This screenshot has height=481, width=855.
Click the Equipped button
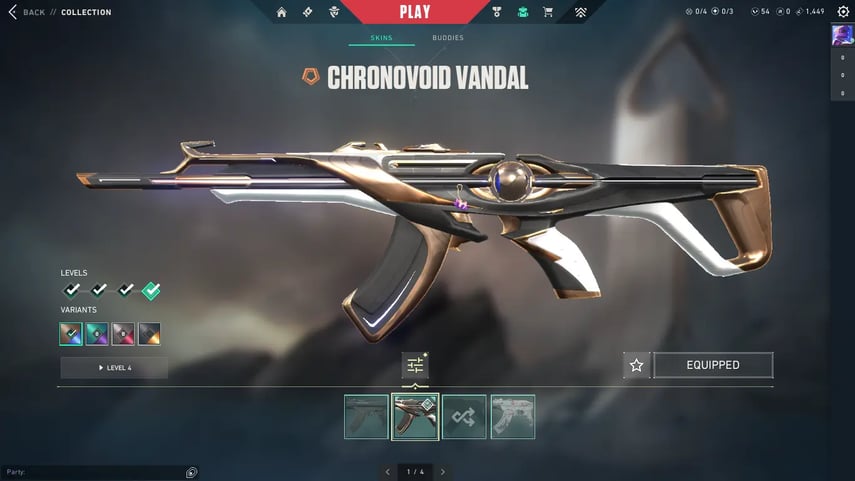pyautogui.click(x=713, y=365)
